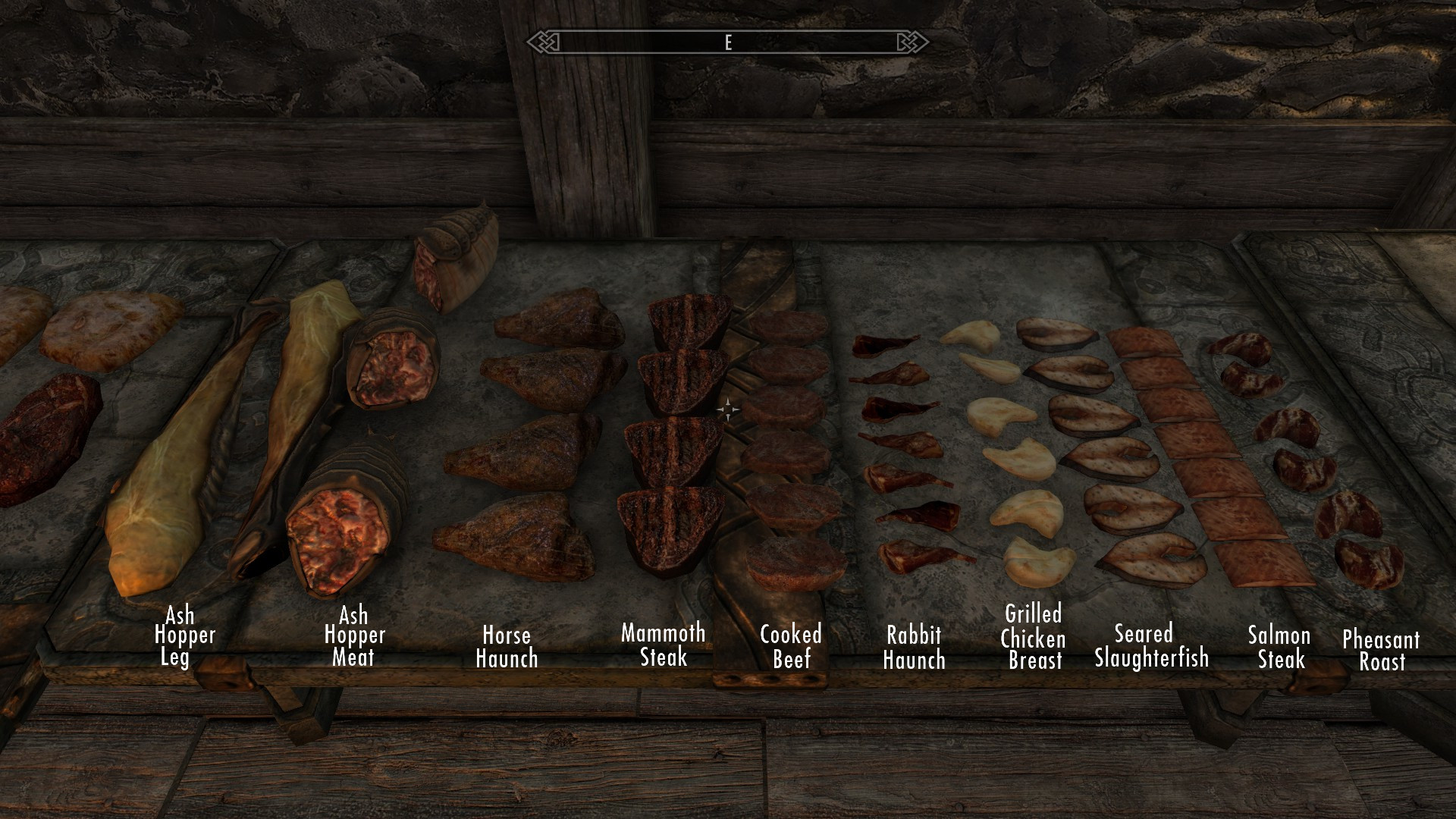
Task: Click the Salmon Steak text label
Action: click(1279, 646)
